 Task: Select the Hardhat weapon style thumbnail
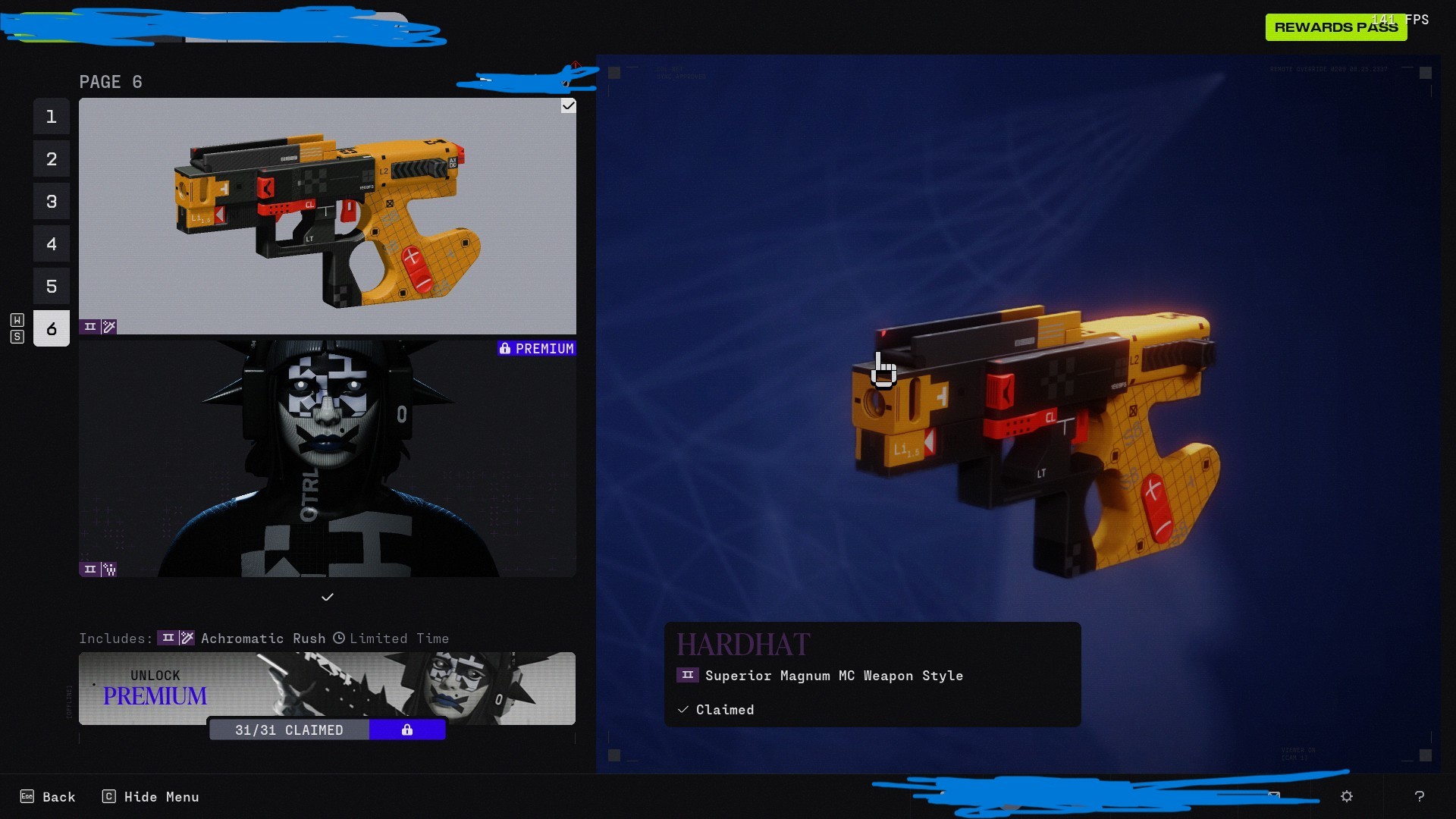tap(327, 216)
